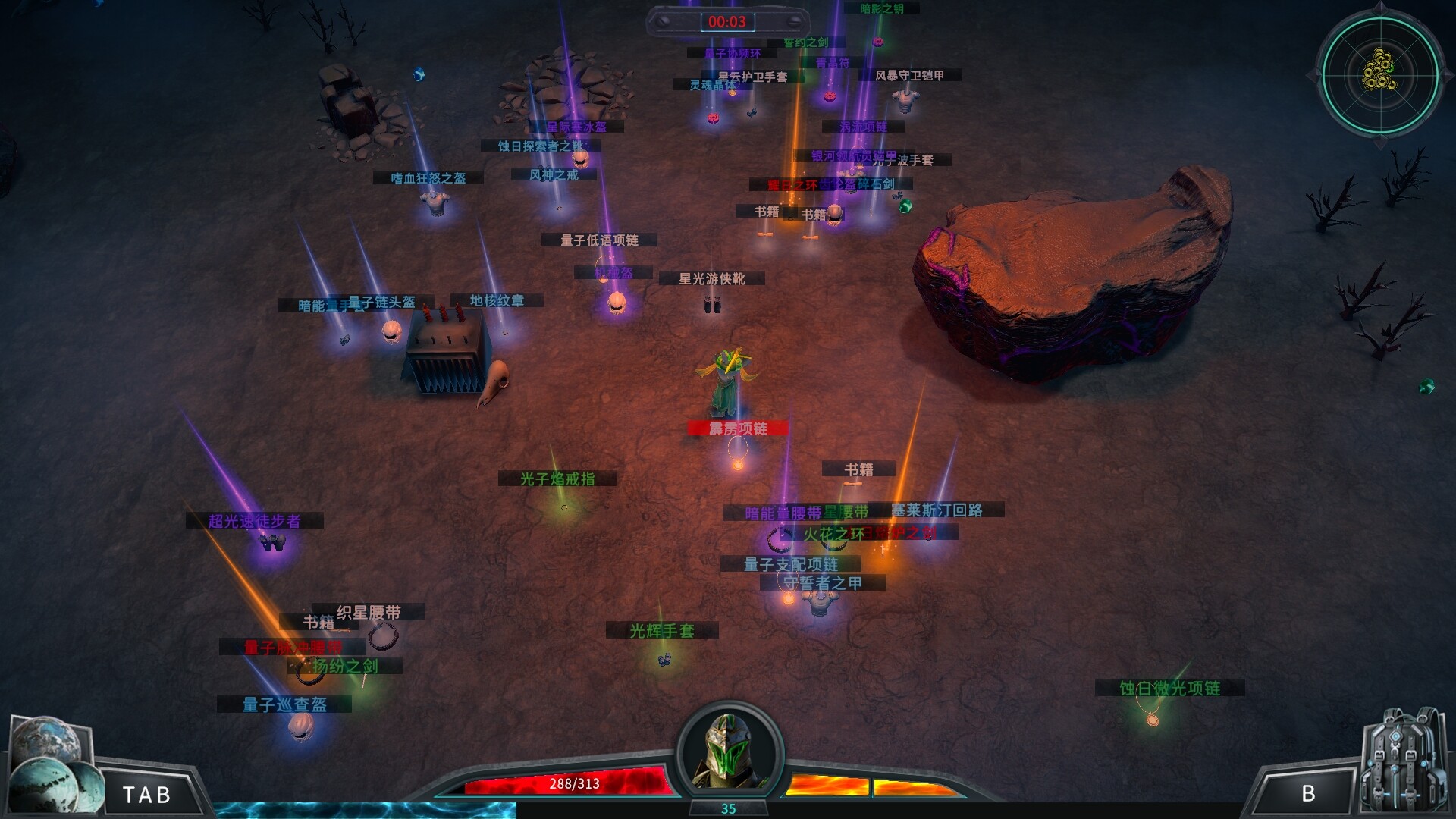
Task: Grab the 蚀日微光项链 loot label
Action: point(1170,689)
